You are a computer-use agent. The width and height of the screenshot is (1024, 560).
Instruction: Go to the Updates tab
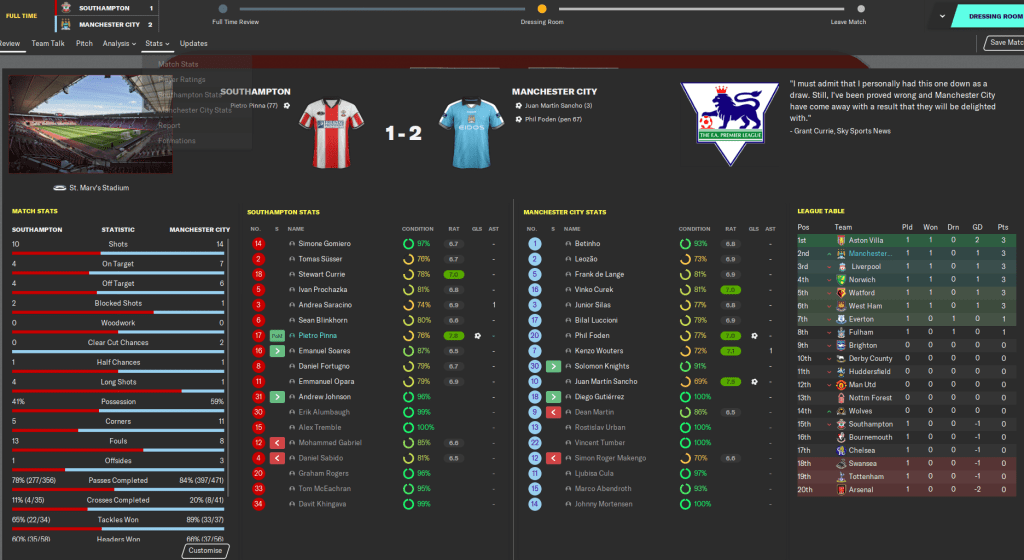coord(194,43)
